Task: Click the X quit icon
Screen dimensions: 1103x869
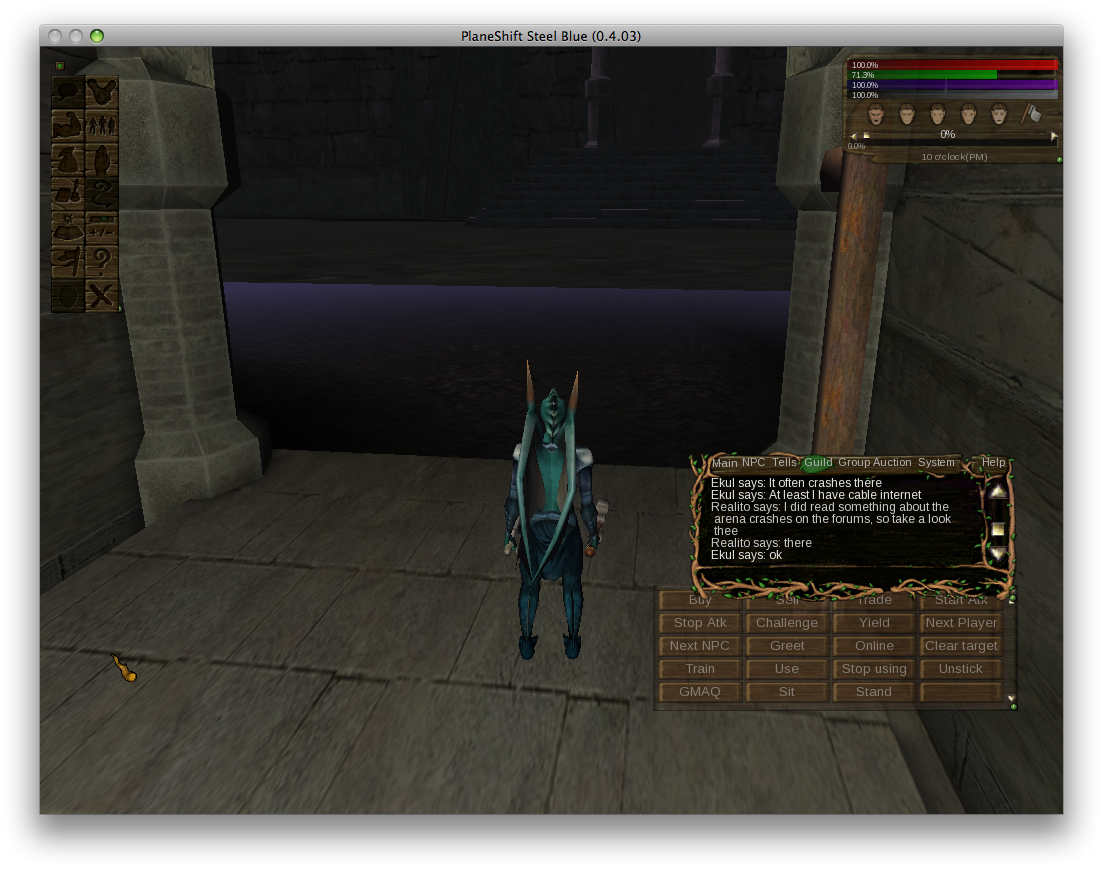Action: click(x=102, y=296)
